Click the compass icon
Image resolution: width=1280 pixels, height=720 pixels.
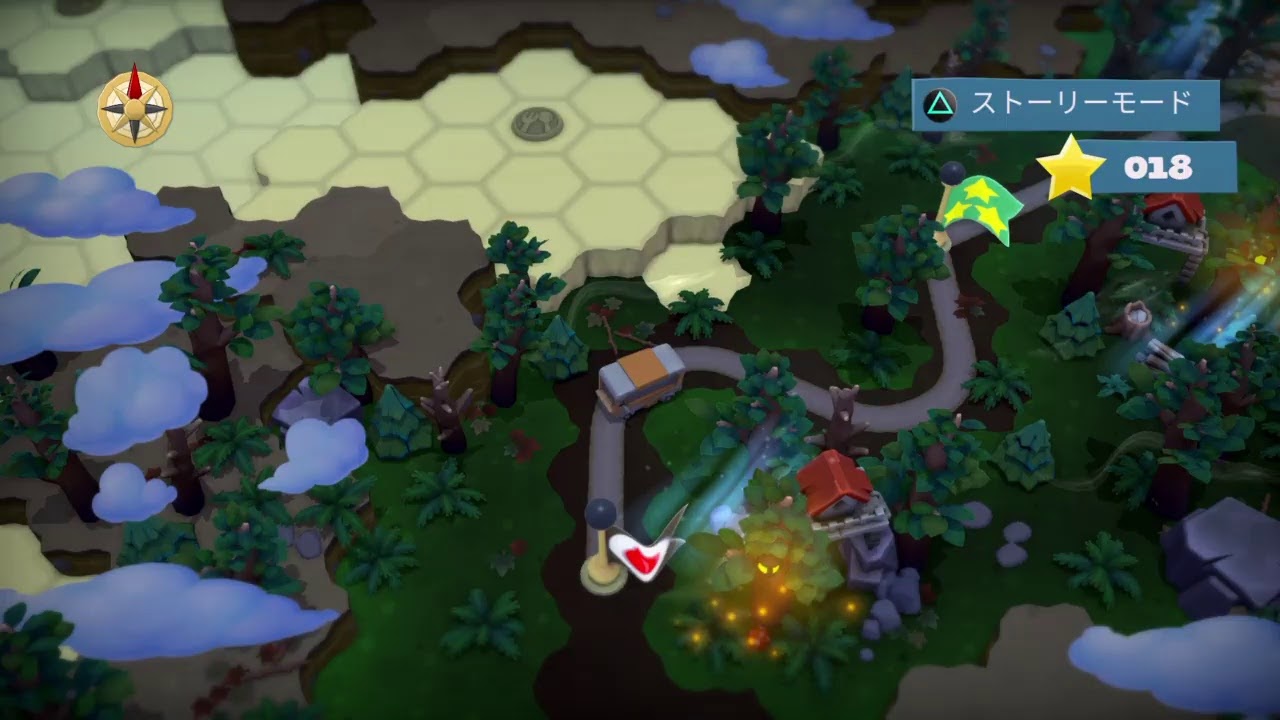pos(135,106)
